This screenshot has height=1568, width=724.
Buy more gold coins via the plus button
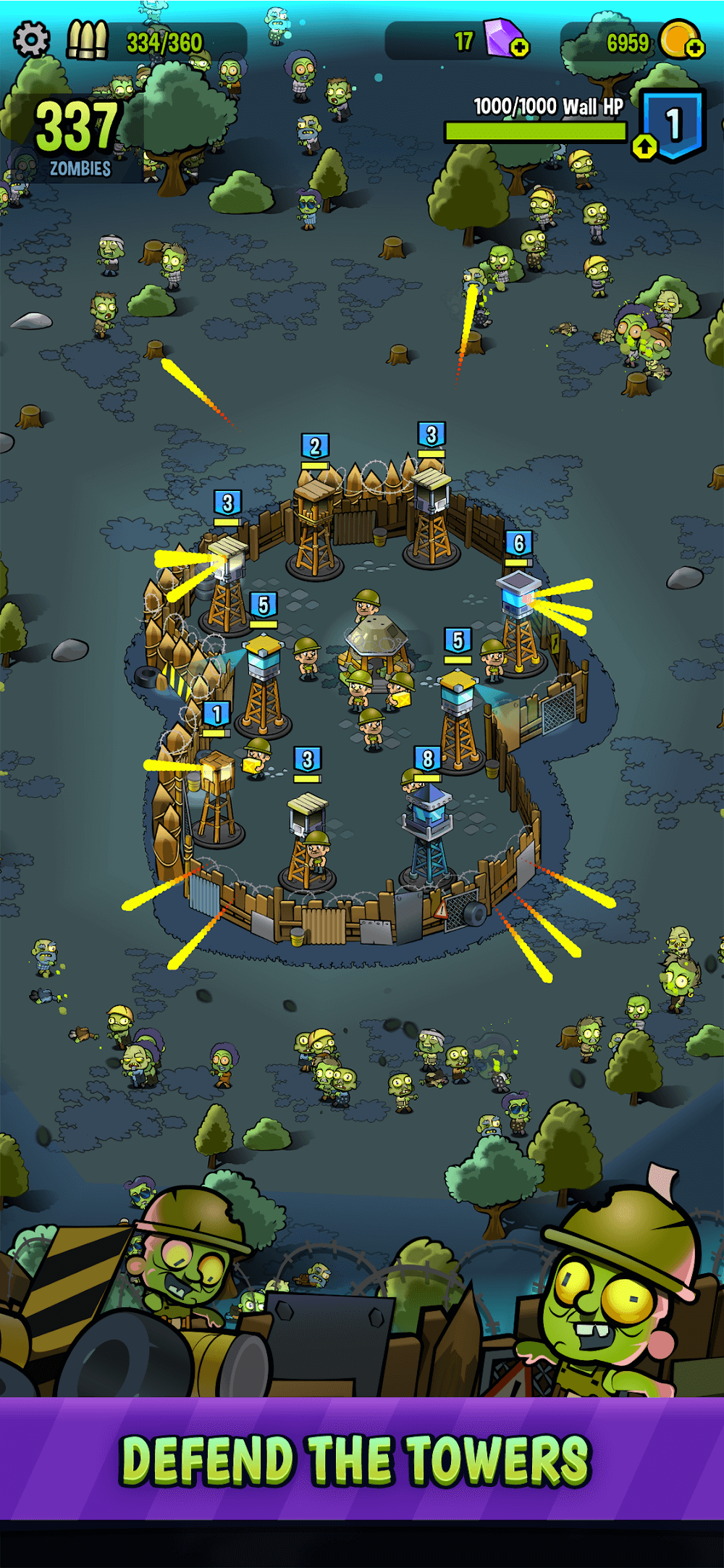(x=694, y=49)
